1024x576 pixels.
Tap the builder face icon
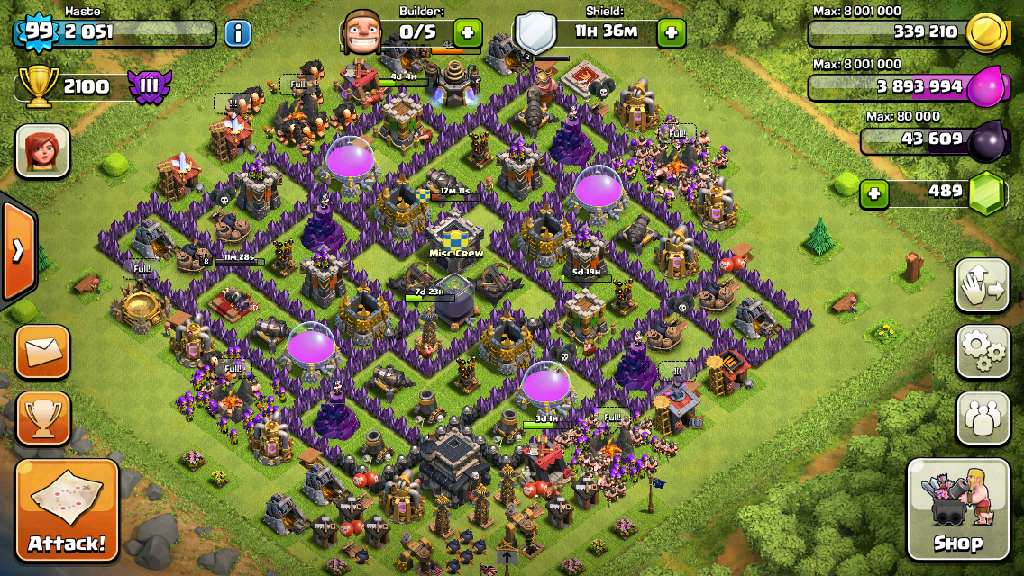362,32
